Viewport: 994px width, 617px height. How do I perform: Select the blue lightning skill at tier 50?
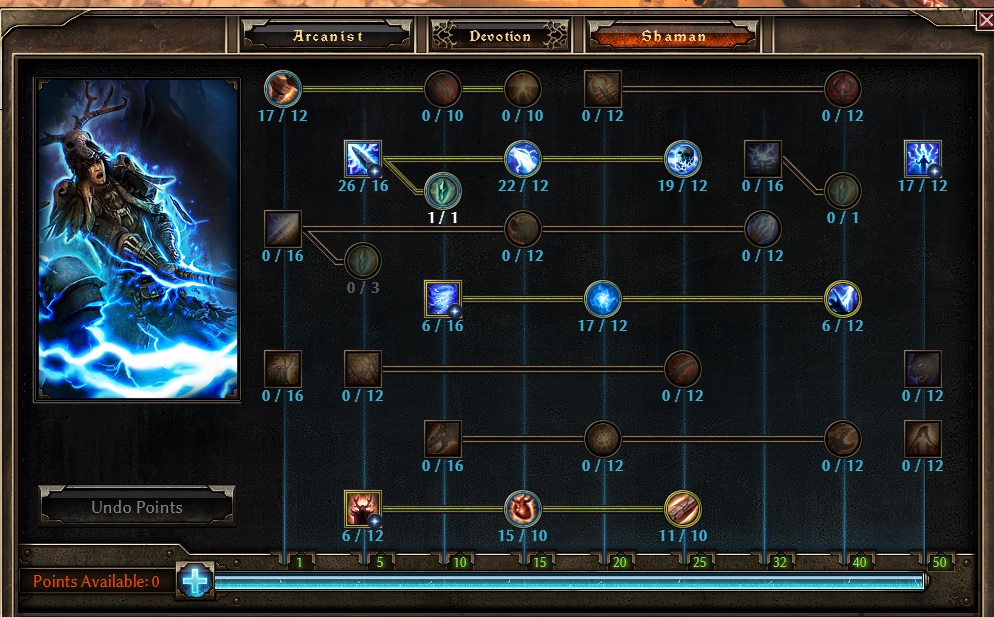click(923, 159)
